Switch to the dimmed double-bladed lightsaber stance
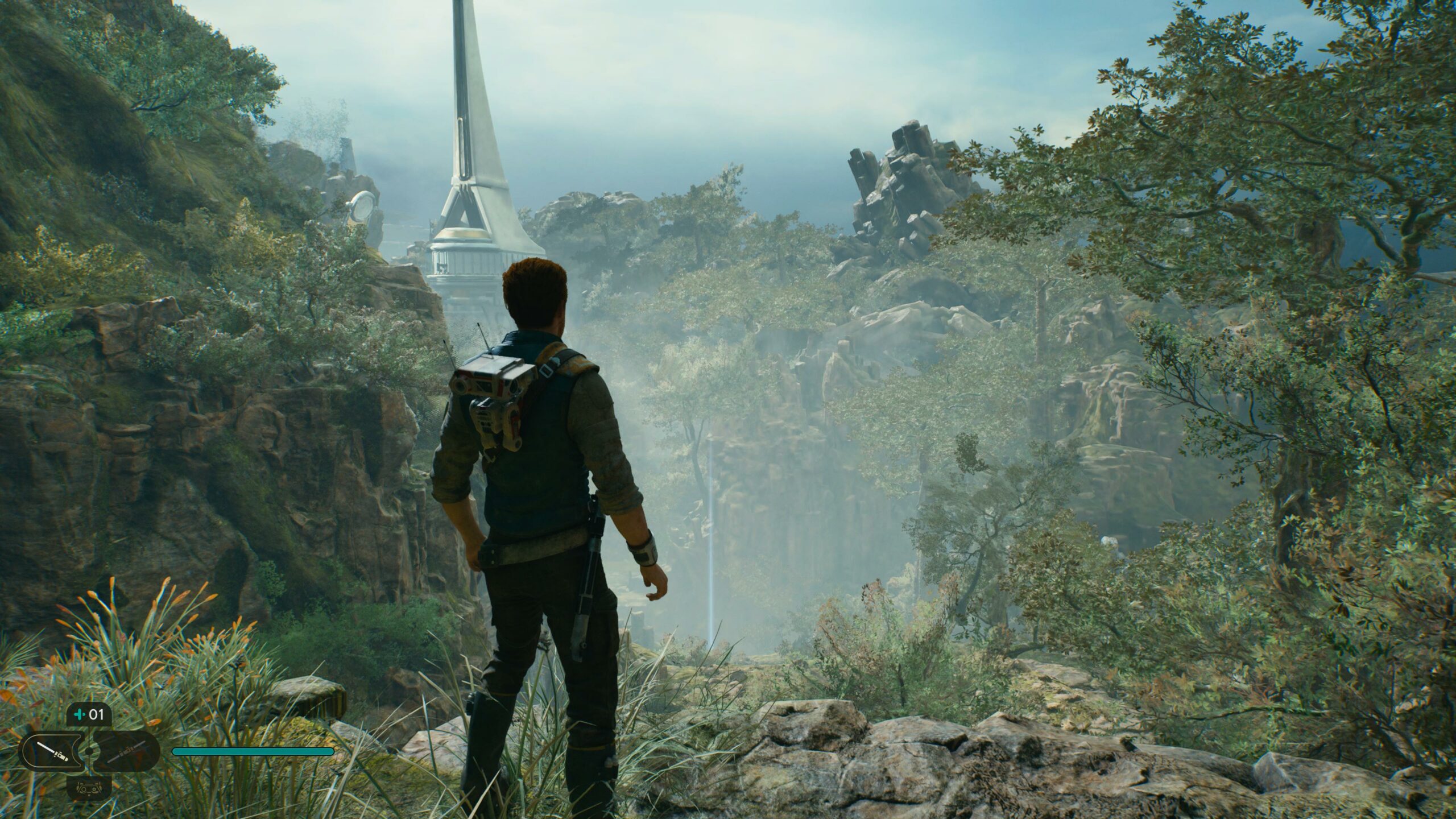The image size is (1456, 819). click(x=125, y=750)
